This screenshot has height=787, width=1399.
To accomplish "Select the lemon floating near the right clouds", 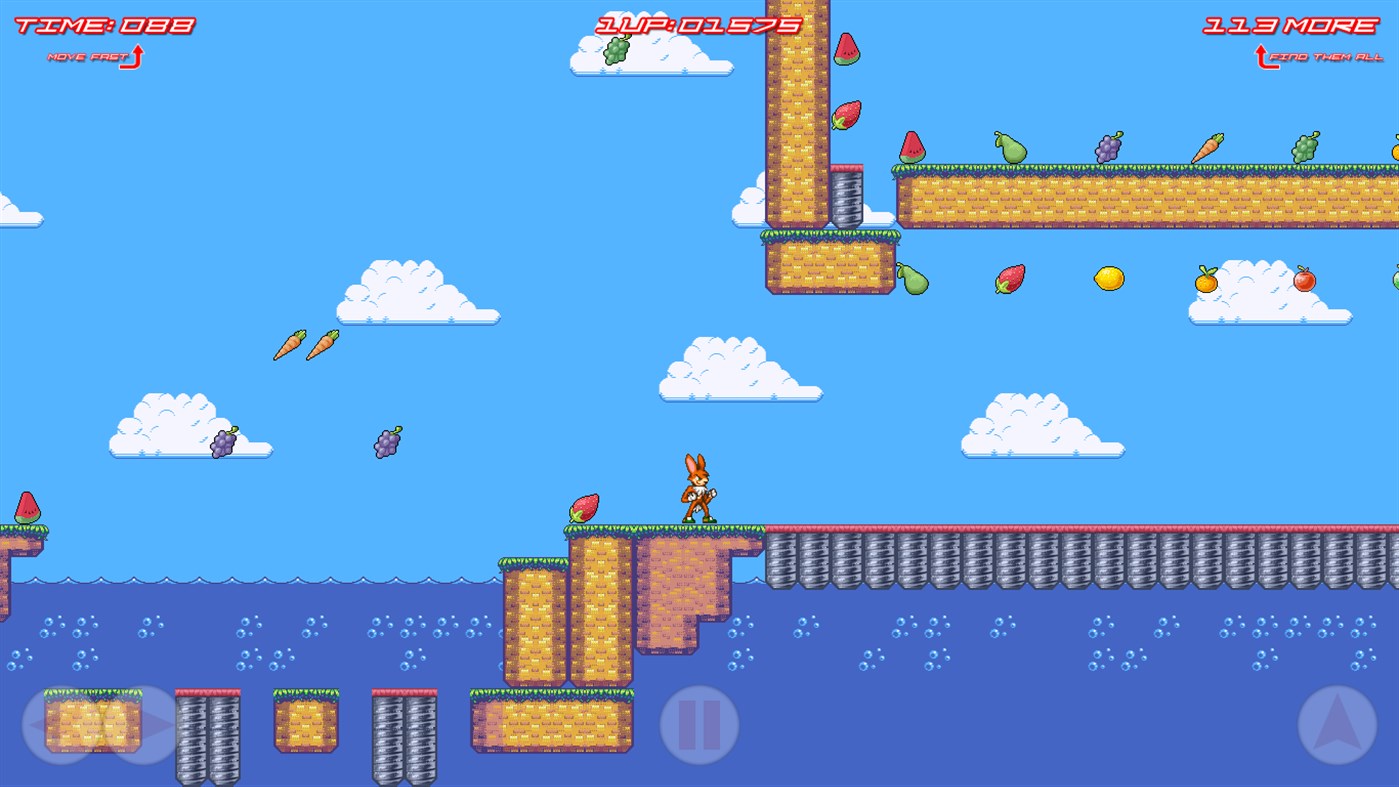I will click(1110, 279).
